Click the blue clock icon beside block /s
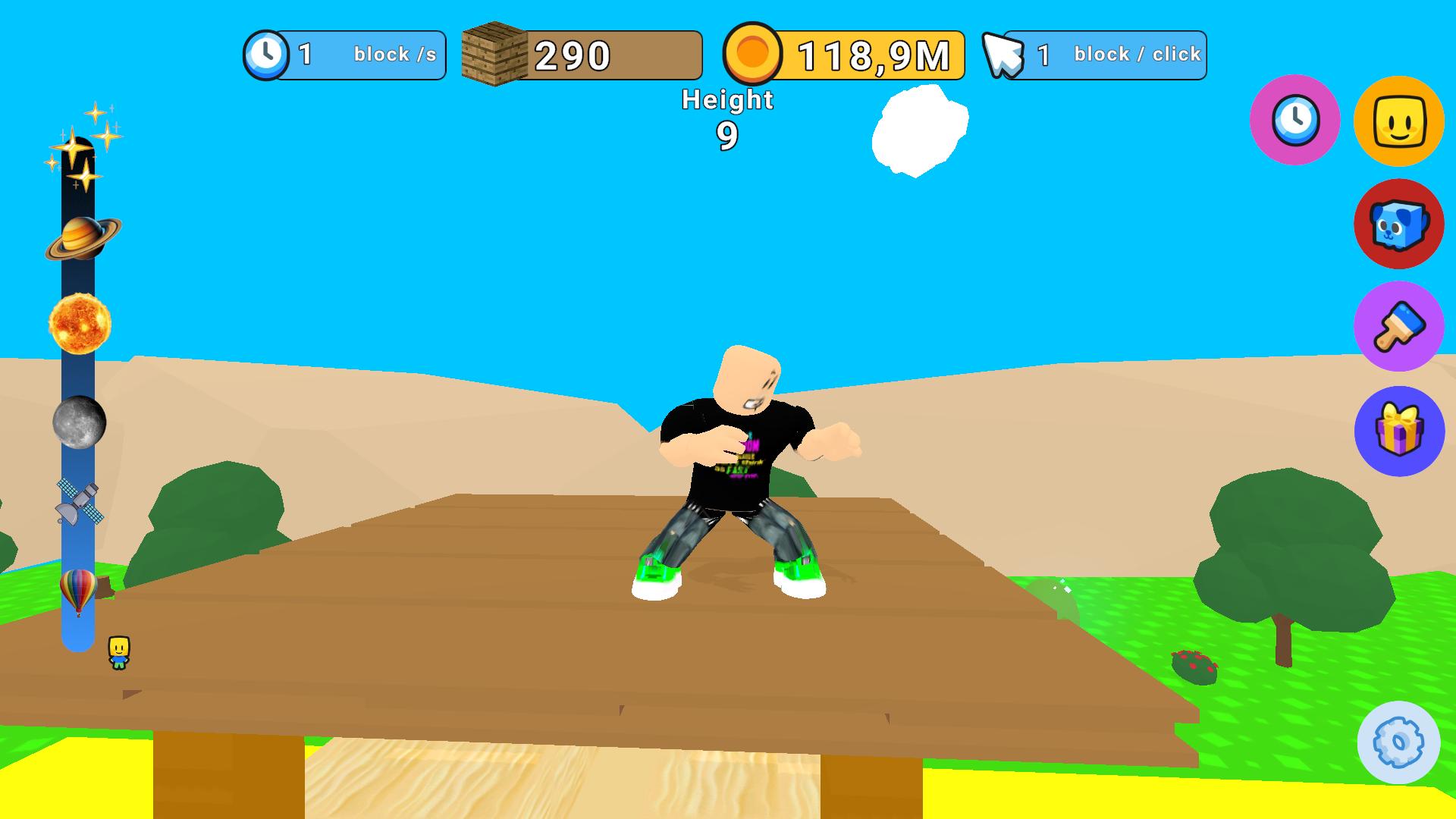The image size is (1456, 819). coord(267,54)
